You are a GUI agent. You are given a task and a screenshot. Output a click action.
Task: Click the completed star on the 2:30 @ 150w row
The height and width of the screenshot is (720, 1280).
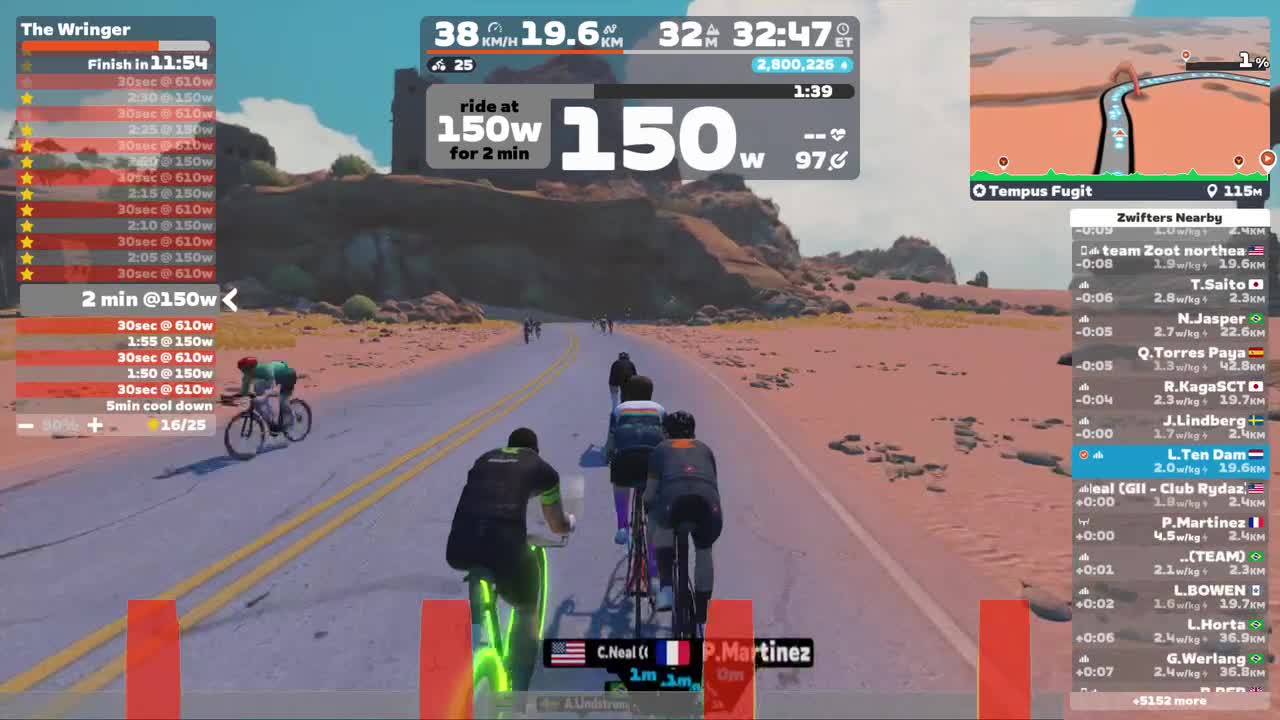pos(28,98)
